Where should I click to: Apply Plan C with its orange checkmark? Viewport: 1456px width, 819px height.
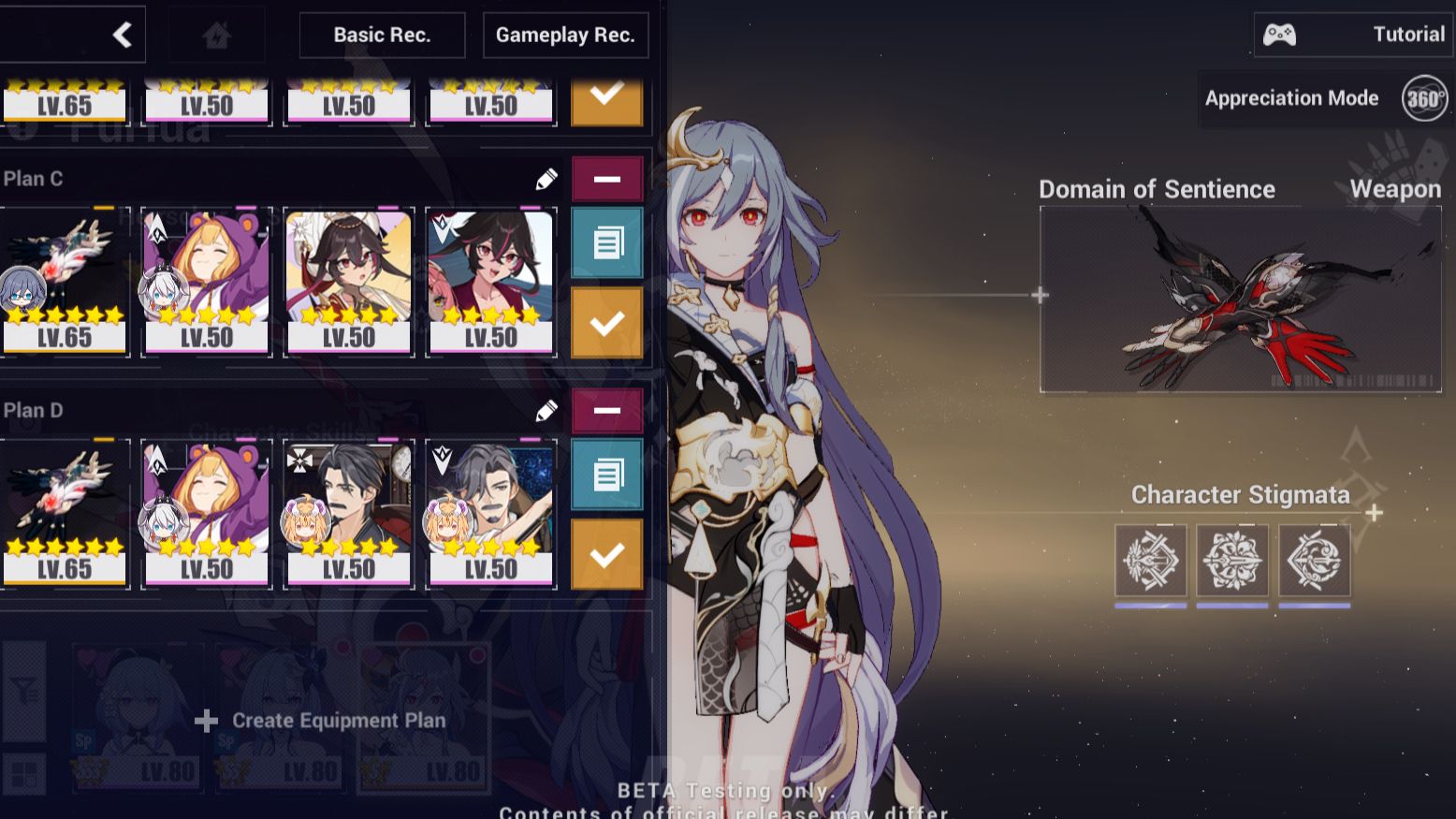(x=606, y=322)
